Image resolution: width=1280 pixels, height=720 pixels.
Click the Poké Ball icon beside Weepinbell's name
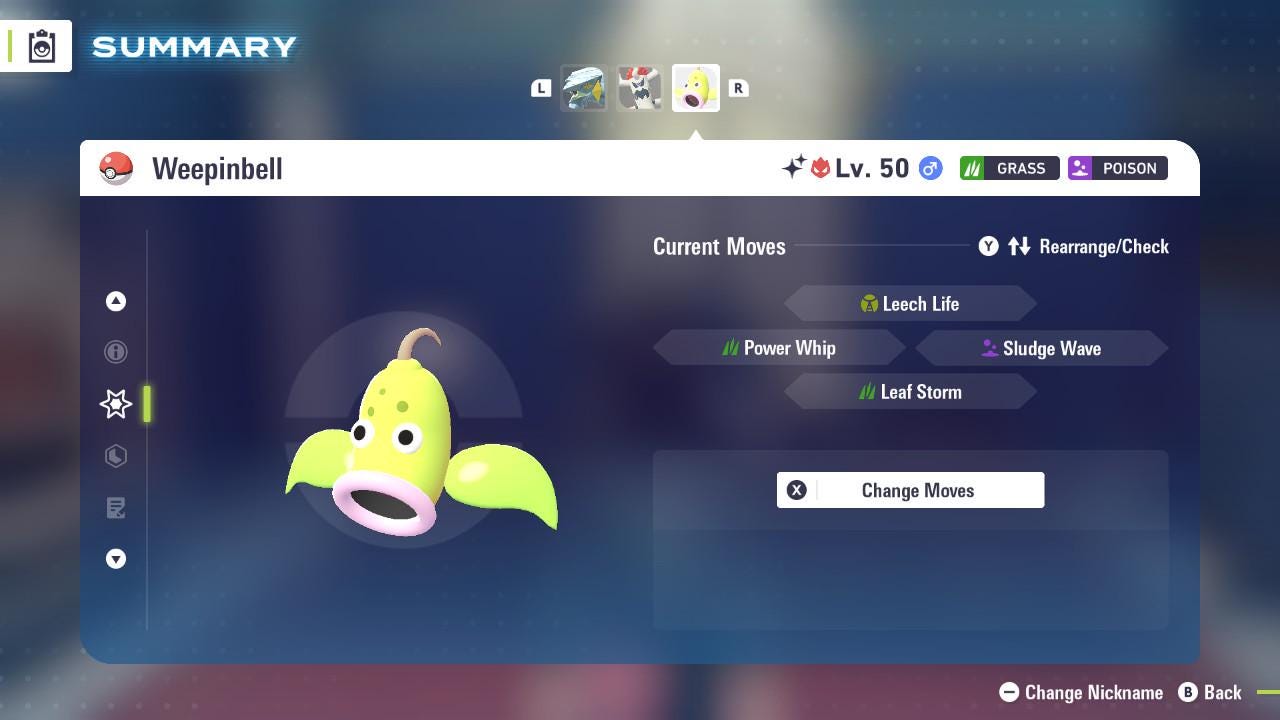pyautogui.click(x=116, y=168)
